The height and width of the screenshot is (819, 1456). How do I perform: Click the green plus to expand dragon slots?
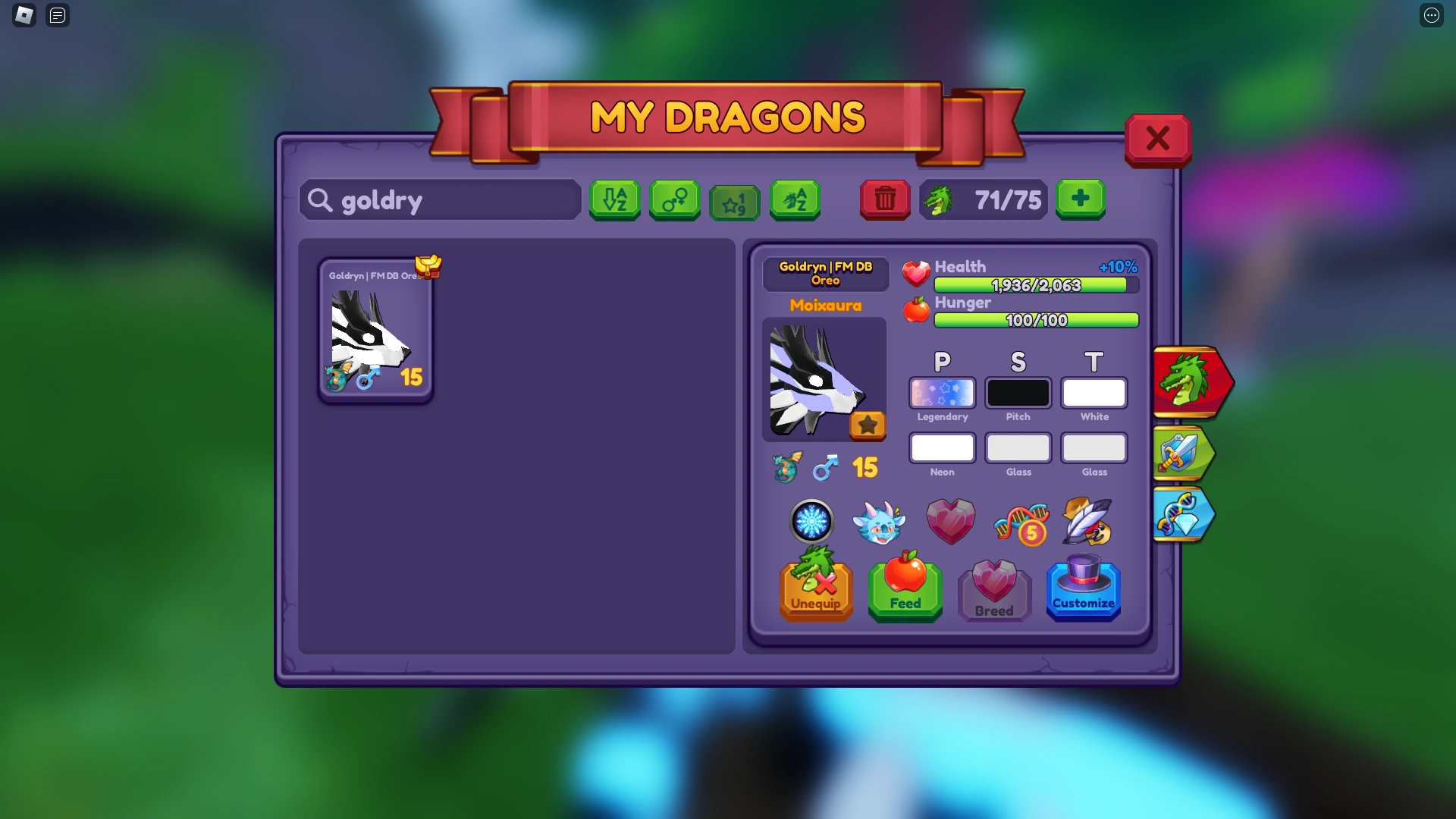1080,199
